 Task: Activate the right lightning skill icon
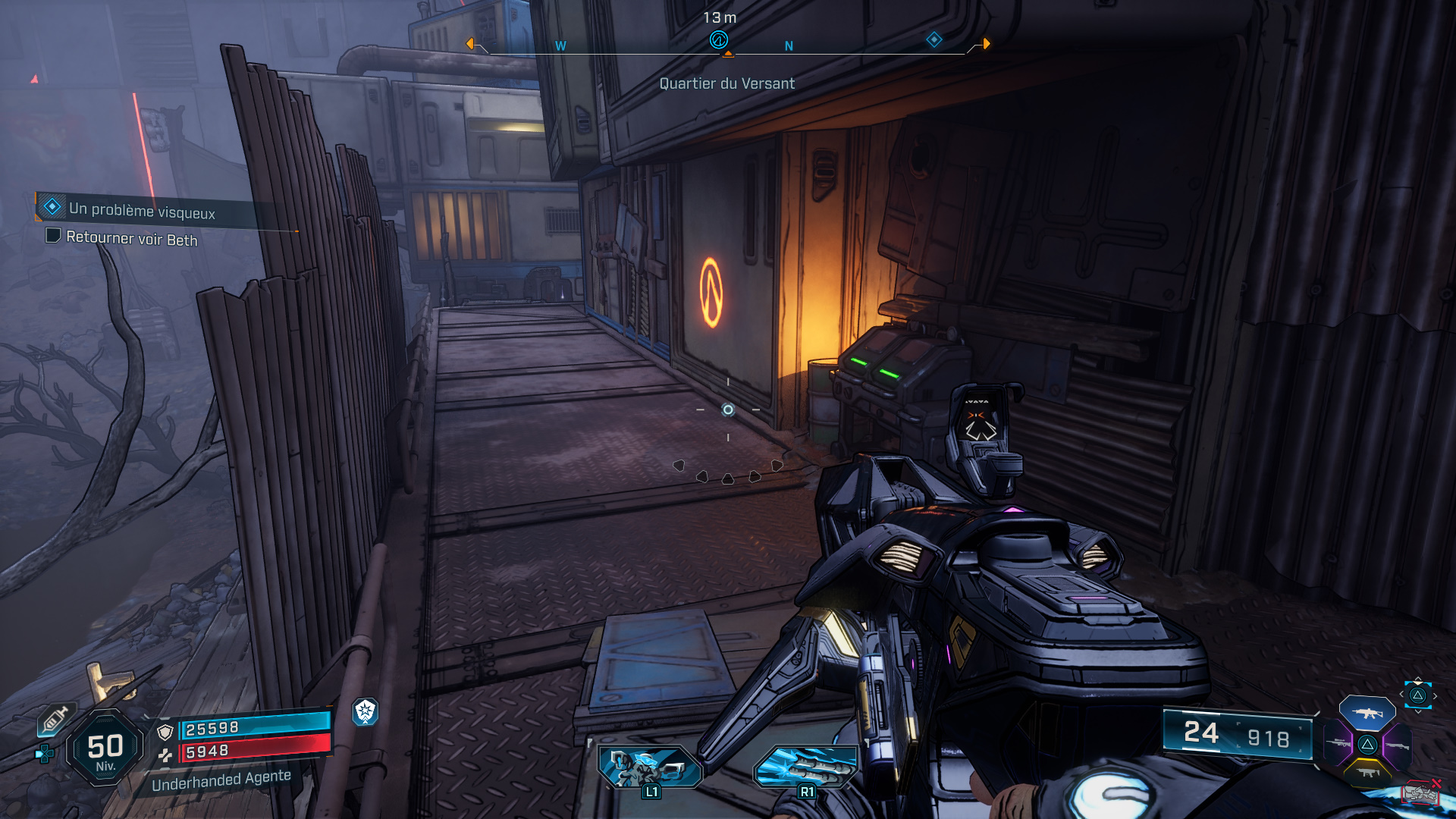click(x=806, y=766)
